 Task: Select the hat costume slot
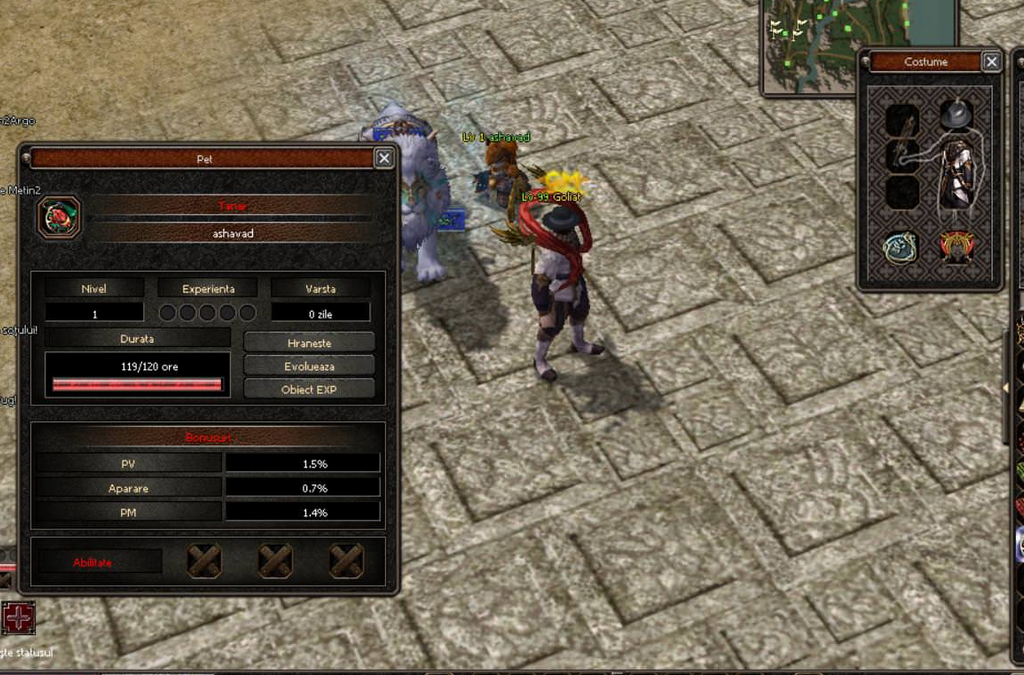(957, 115)
